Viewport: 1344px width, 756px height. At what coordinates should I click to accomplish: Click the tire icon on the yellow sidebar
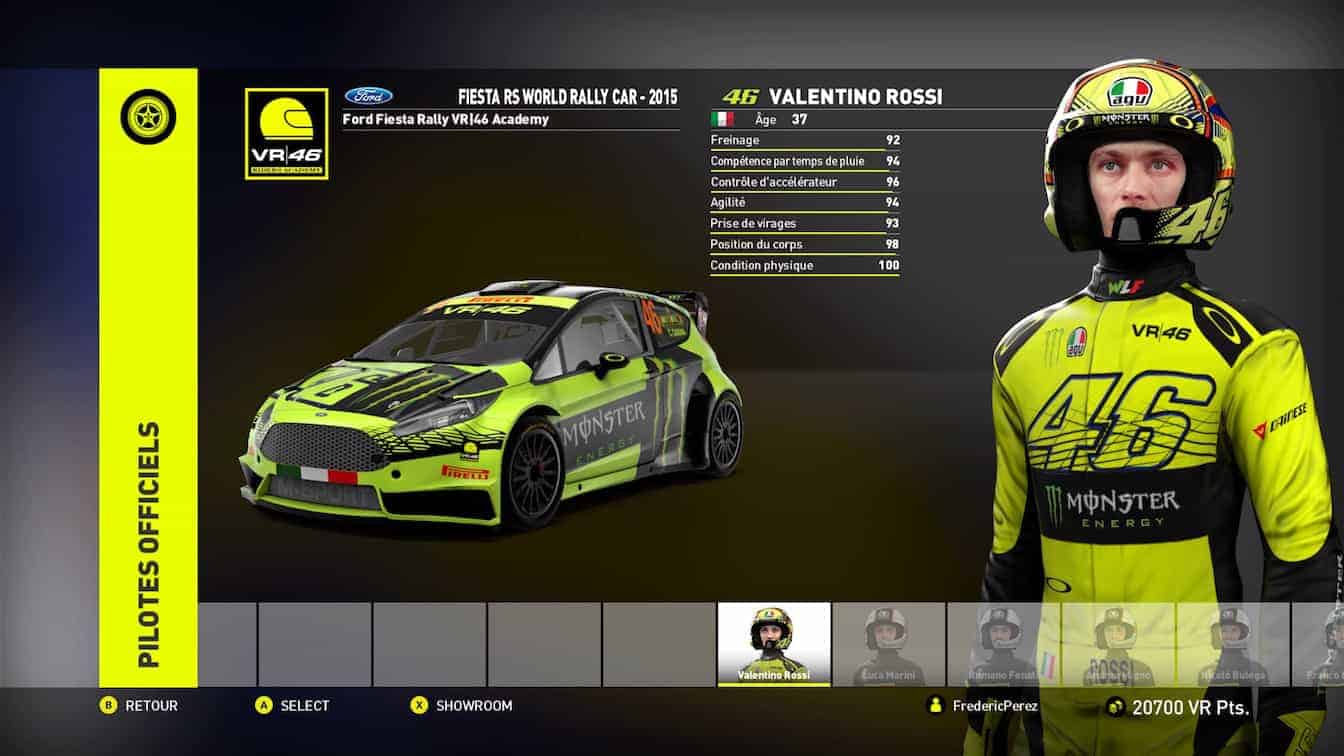pyautogui.click(x=148, y=117)
